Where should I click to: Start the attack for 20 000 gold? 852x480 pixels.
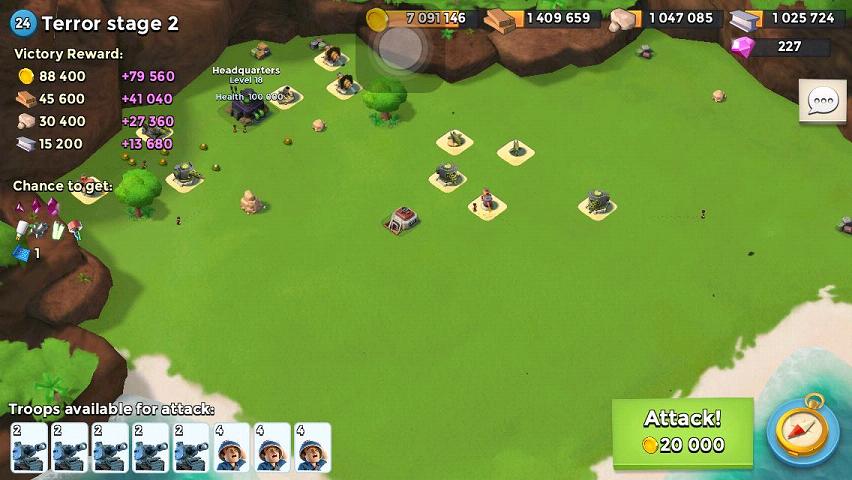(x=682, y=432)
